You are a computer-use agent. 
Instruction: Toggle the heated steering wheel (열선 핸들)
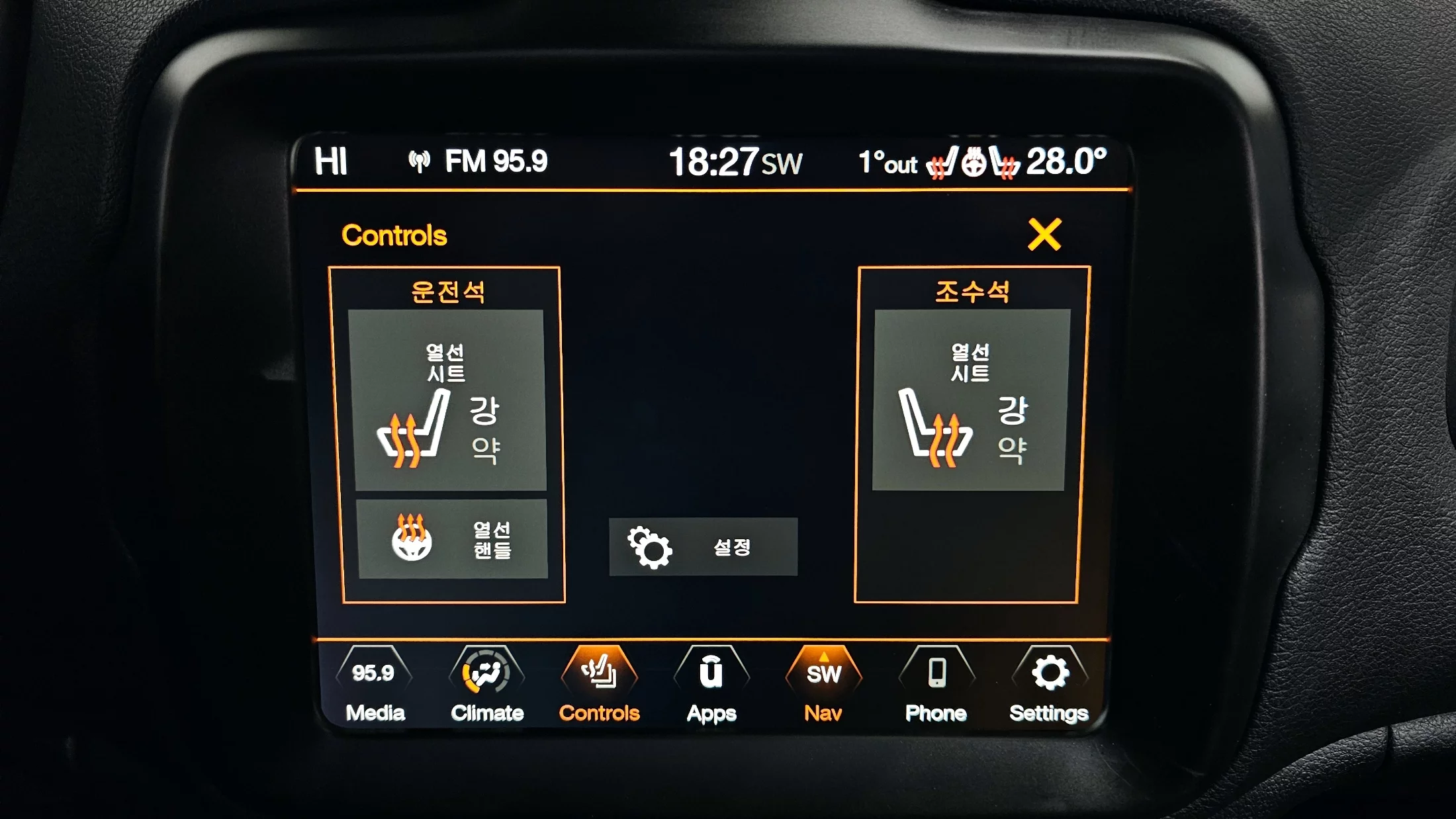click(x=453, y=539)
